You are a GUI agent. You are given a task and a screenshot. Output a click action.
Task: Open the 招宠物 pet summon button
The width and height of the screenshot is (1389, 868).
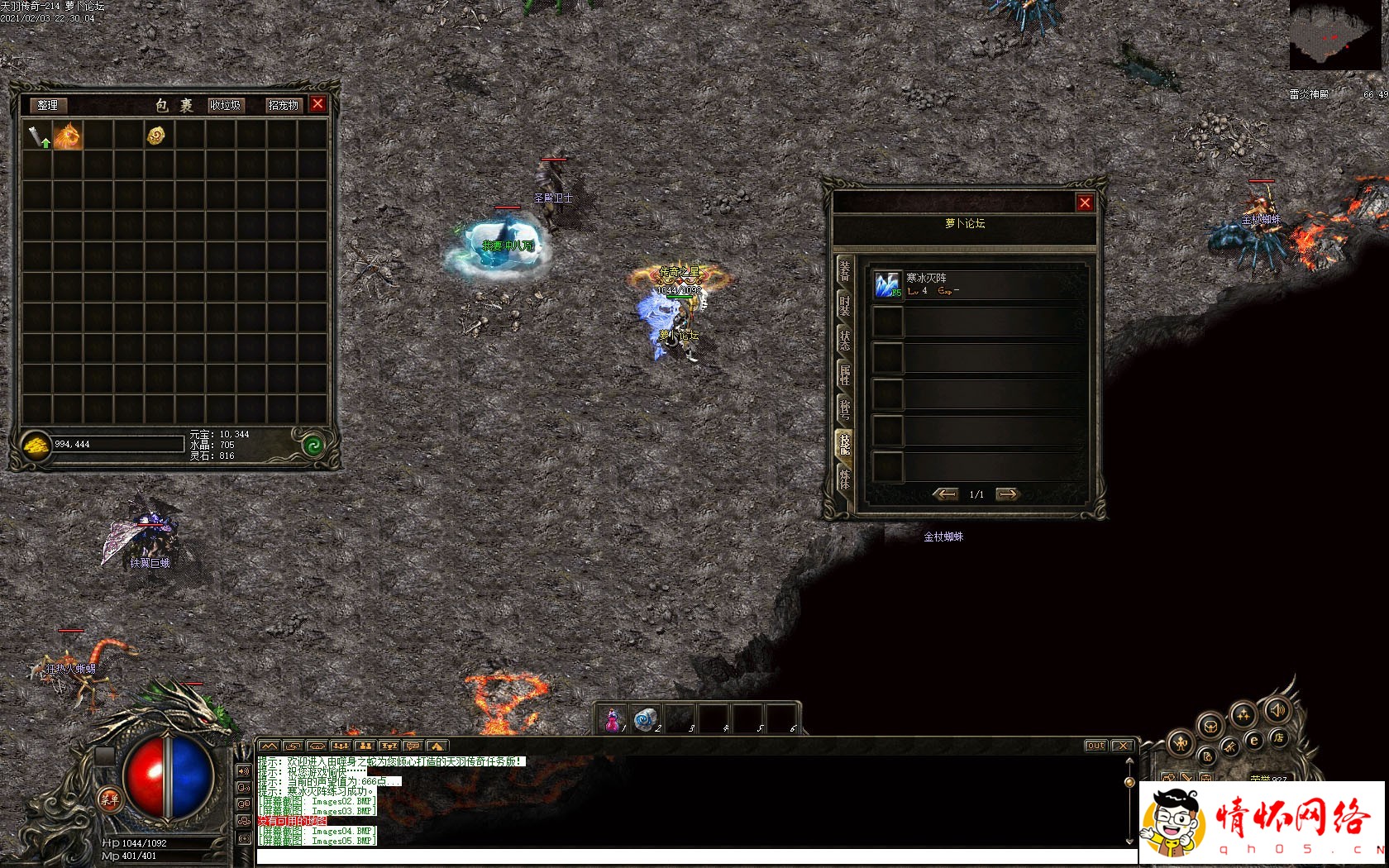(x=283, y=105)
